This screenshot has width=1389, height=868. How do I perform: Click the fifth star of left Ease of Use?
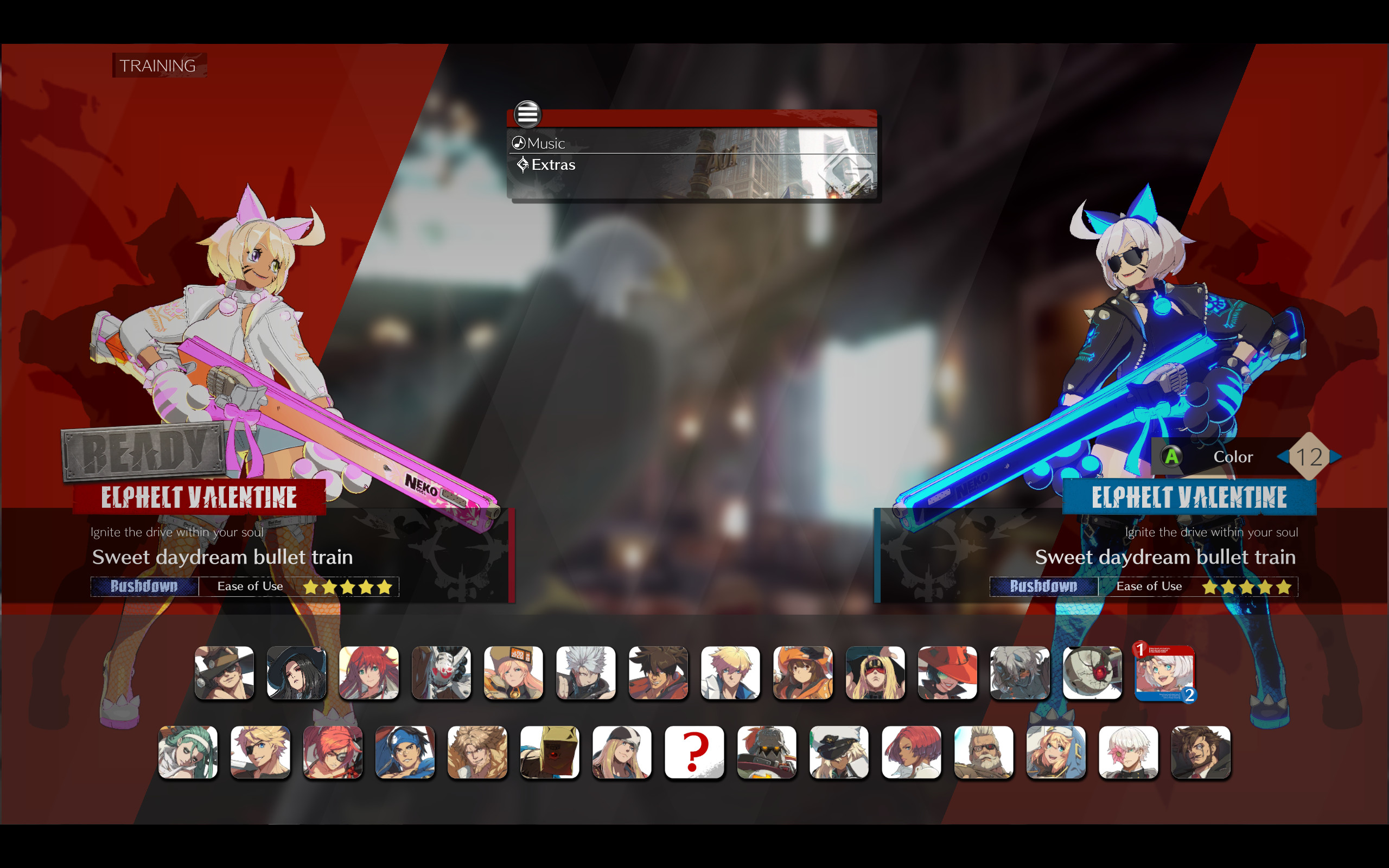386,586
